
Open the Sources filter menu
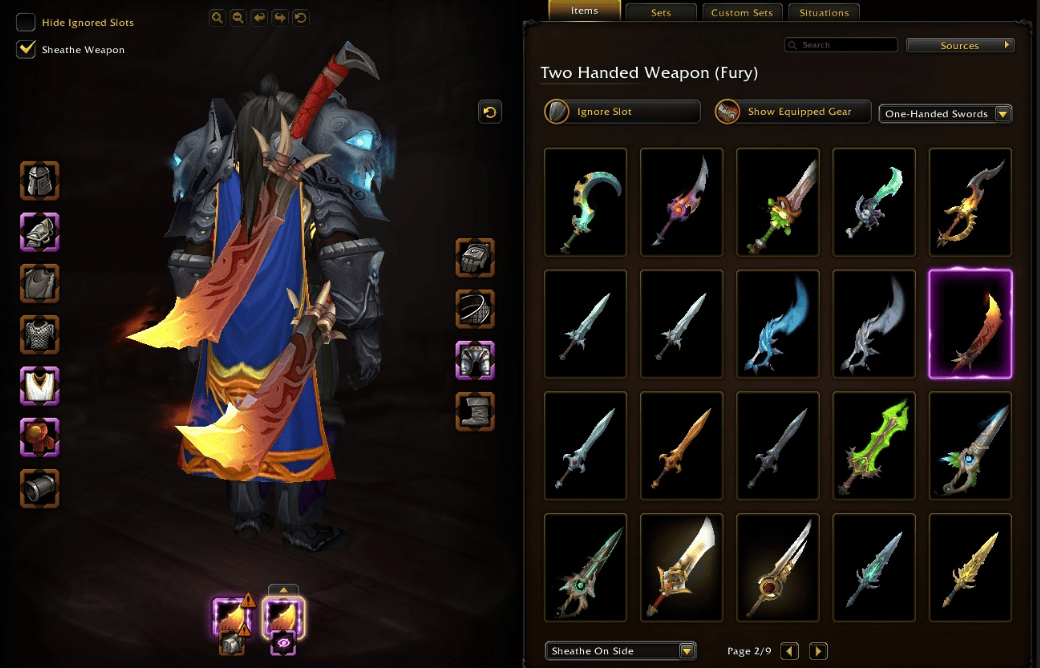(960, 45)
